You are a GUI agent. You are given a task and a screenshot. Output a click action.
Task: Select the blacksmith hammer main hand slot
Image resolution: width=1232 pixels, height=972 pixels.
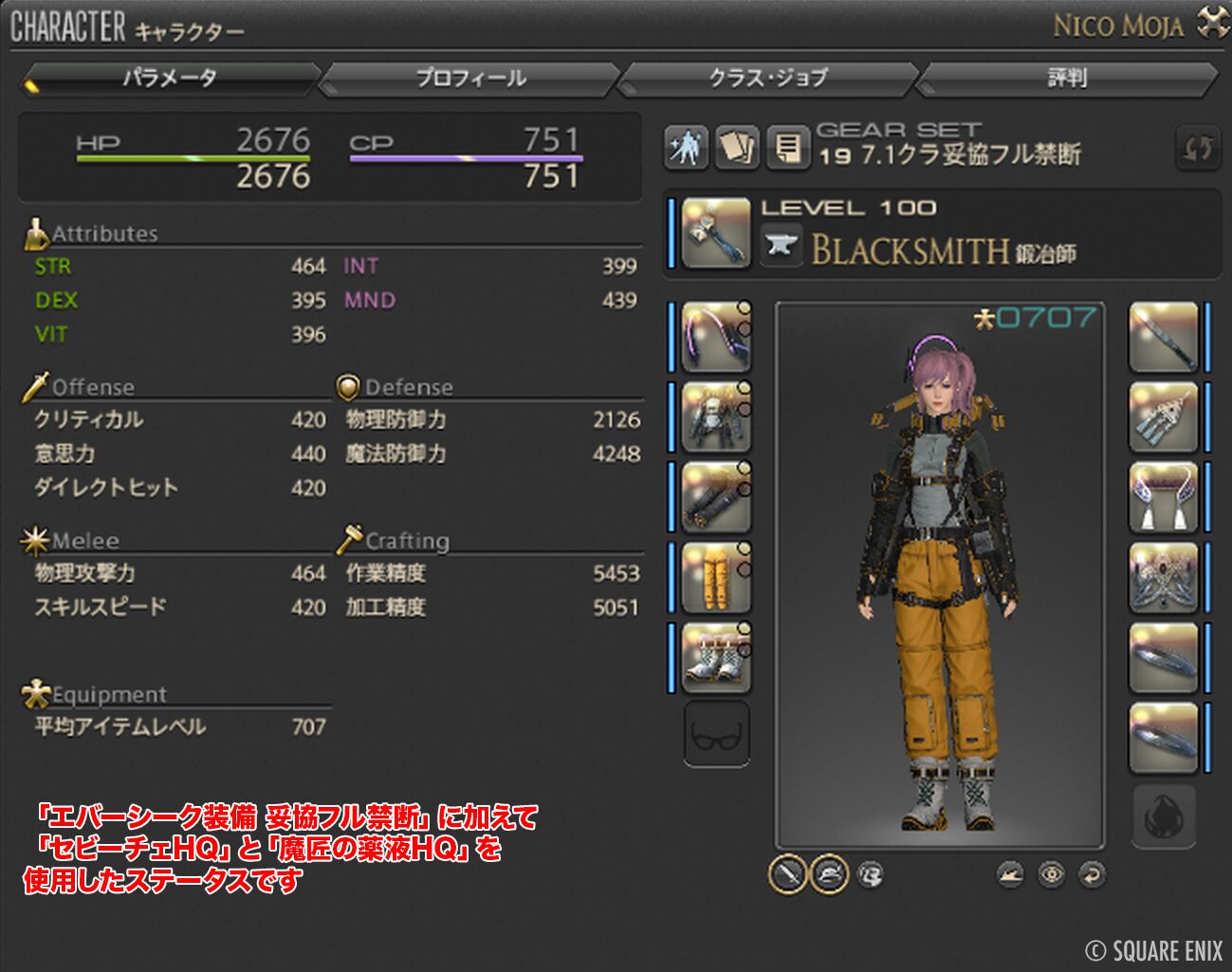(x=715, y=232)
